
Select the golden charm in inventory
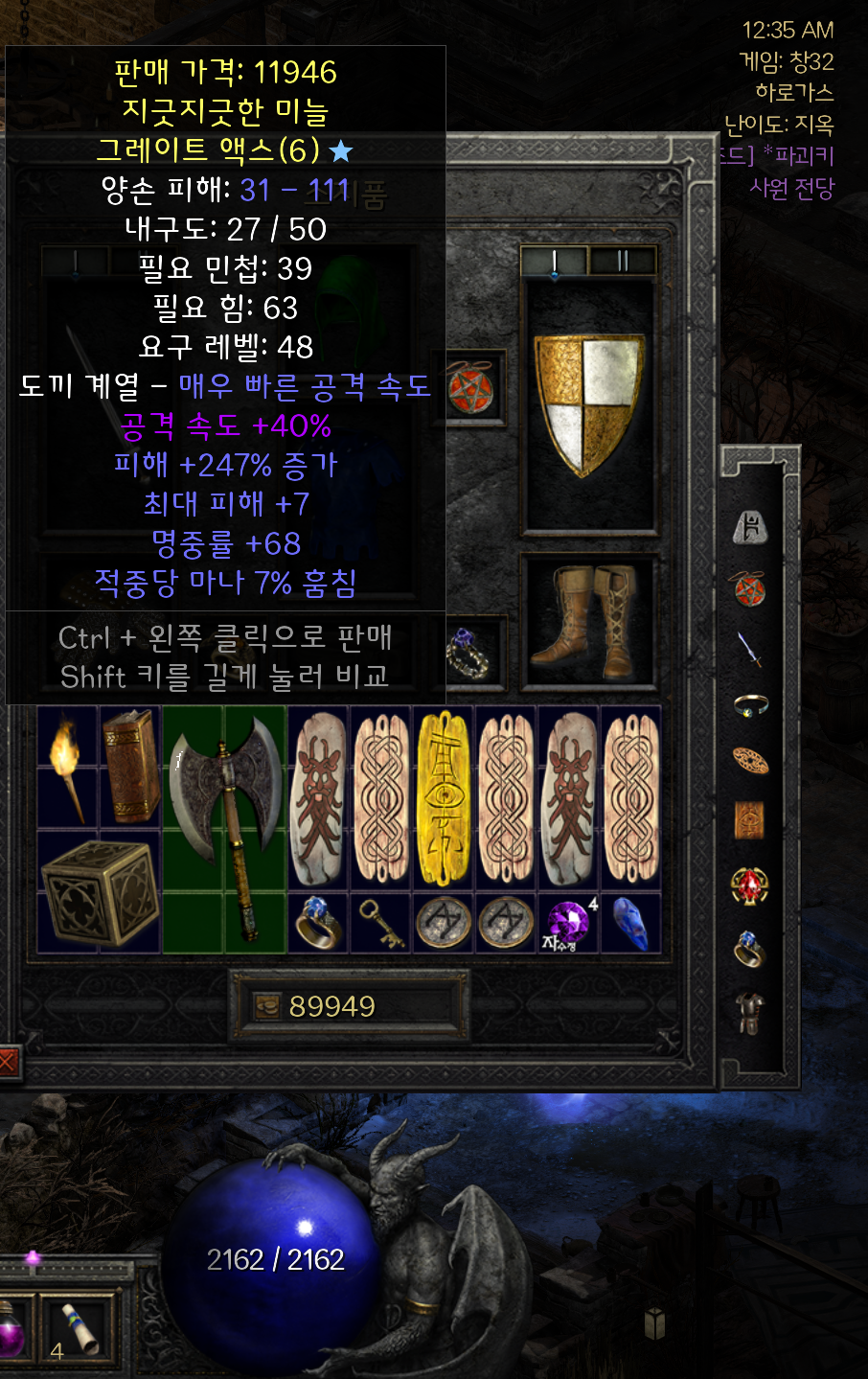444,798
